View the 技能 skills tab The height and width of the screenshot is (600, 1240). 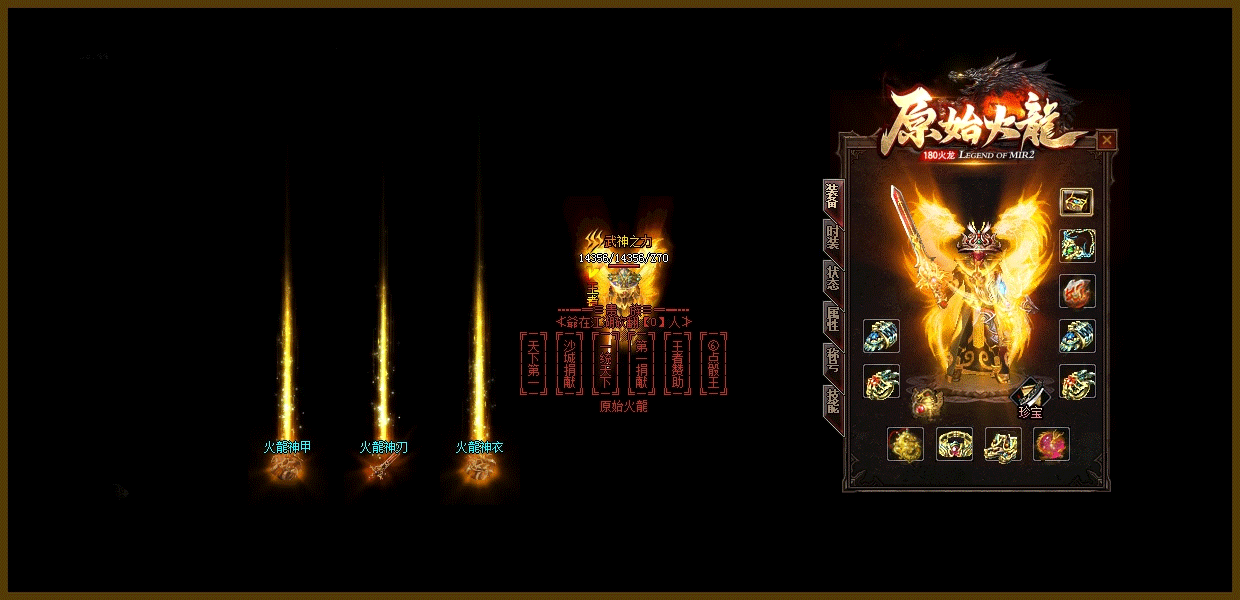(832, 401)
